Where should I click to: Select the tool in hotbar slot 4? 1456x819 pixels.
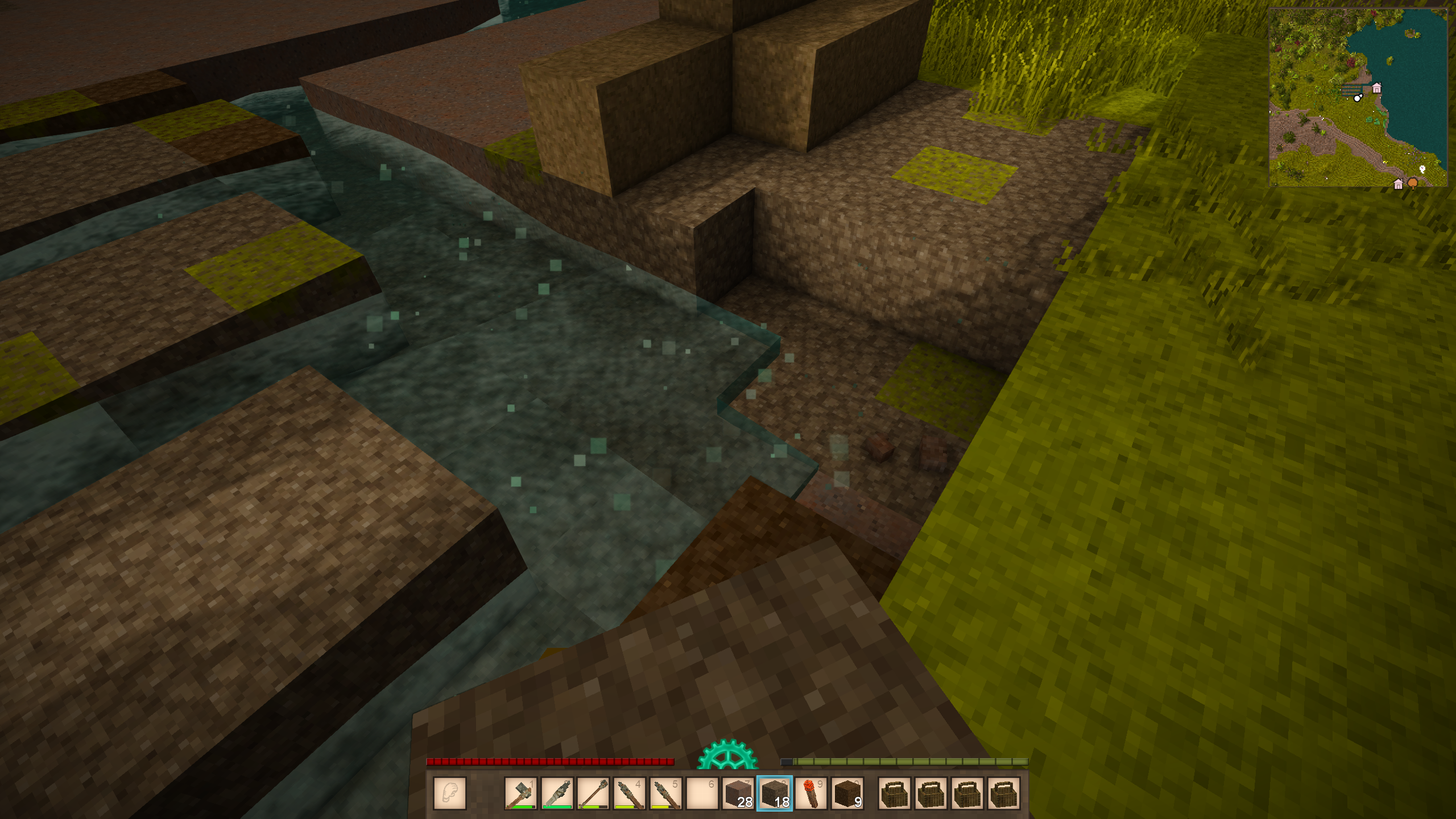point(630,793)
